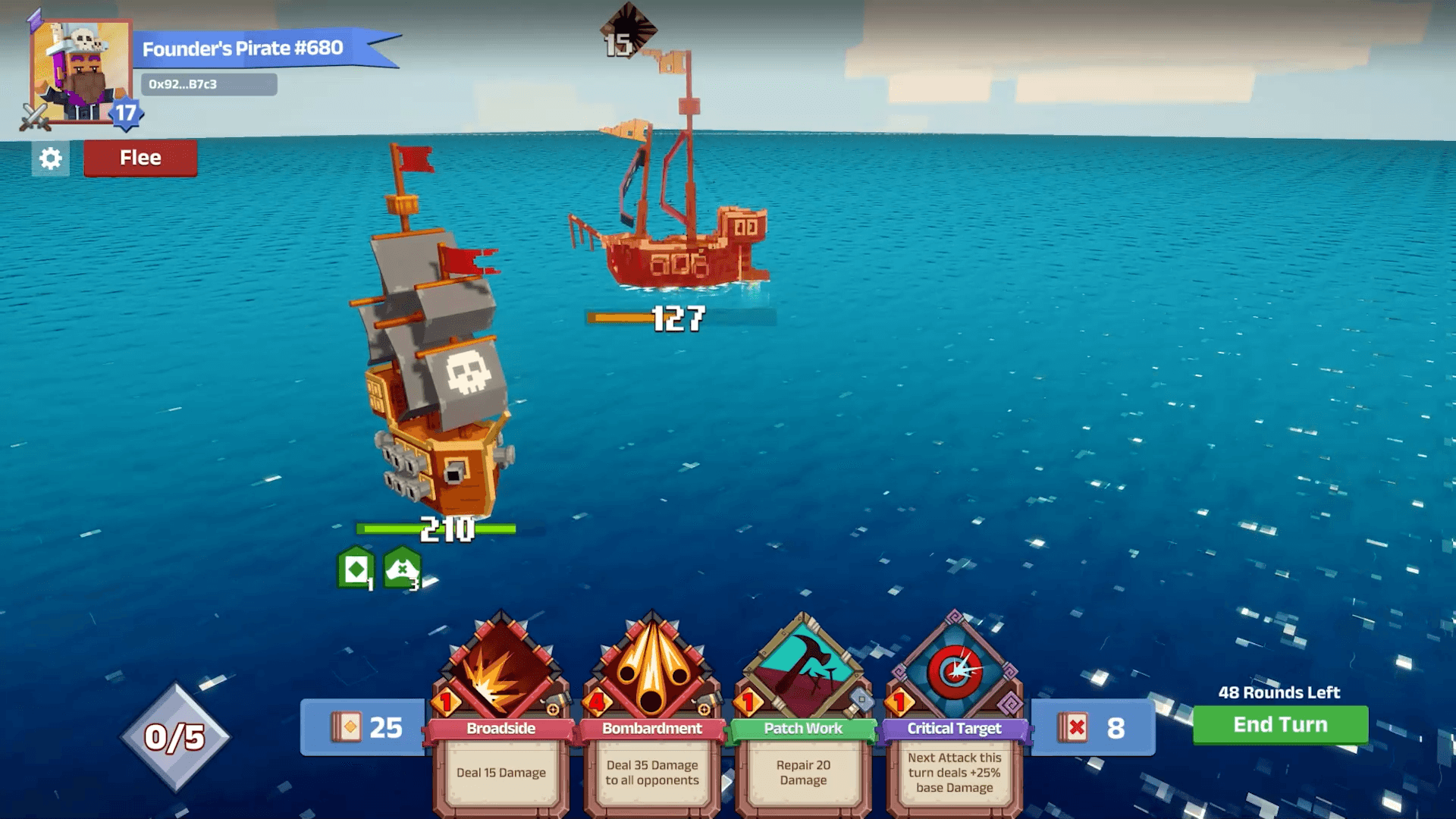The image size is (1456, 819).
Task: Flee from the battle
Action: pos(140,158)
